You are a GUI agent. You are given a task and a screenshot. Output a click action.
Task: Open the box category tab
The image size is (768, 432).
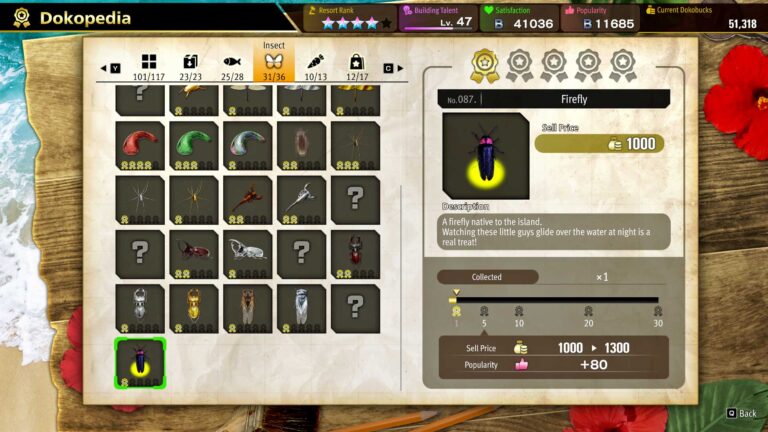click(190, 66)
